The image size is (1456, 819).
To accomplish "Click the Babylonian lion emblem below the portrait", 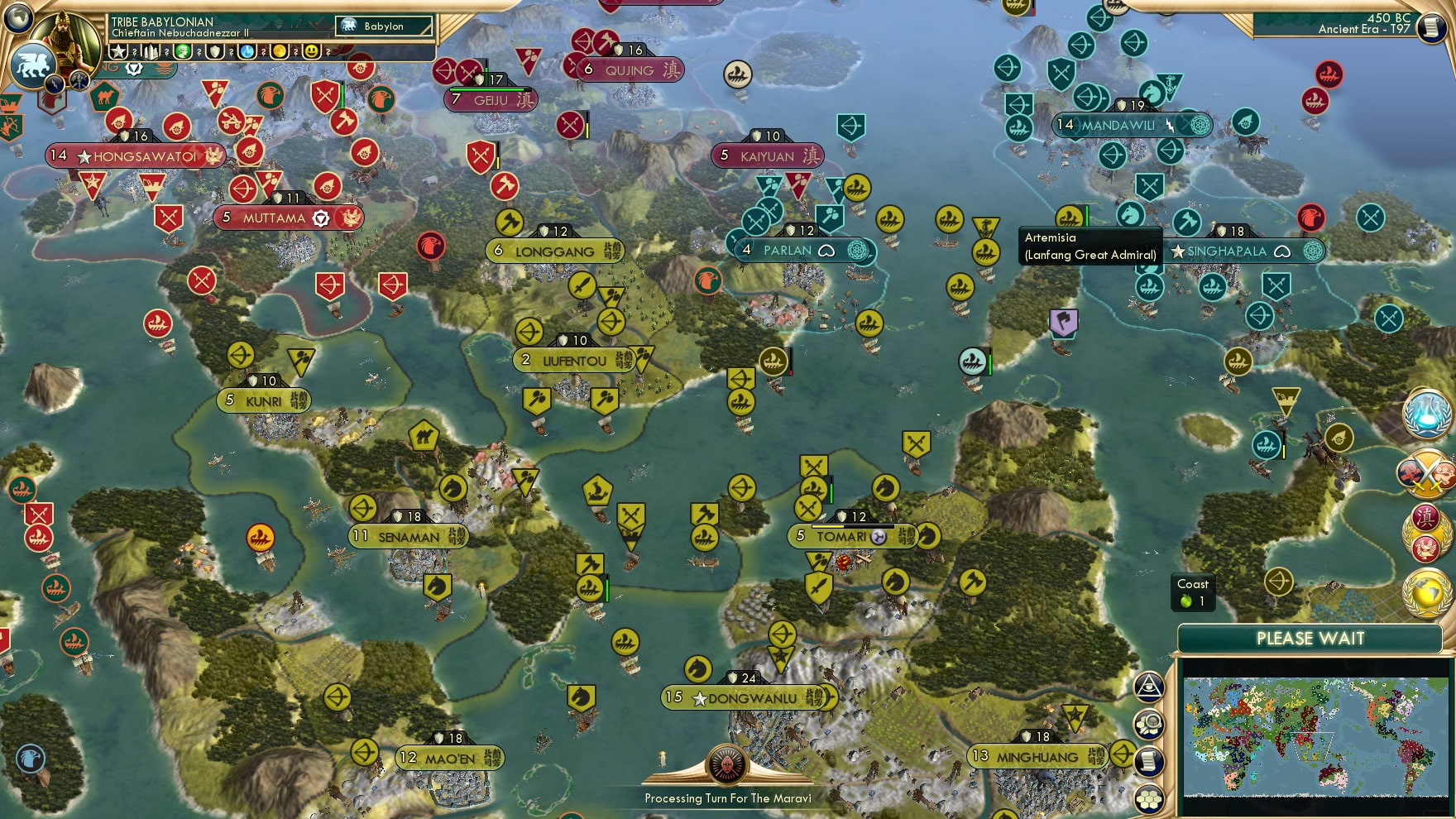I will (x=31, y=65).
